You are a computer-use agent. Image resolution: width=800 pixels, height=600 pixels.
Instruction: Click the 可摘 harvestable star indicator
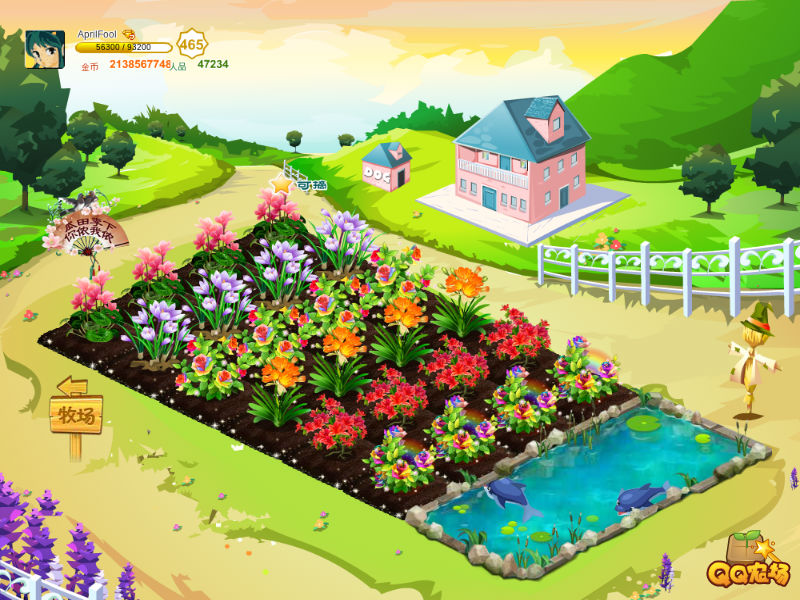pos(282,184)
